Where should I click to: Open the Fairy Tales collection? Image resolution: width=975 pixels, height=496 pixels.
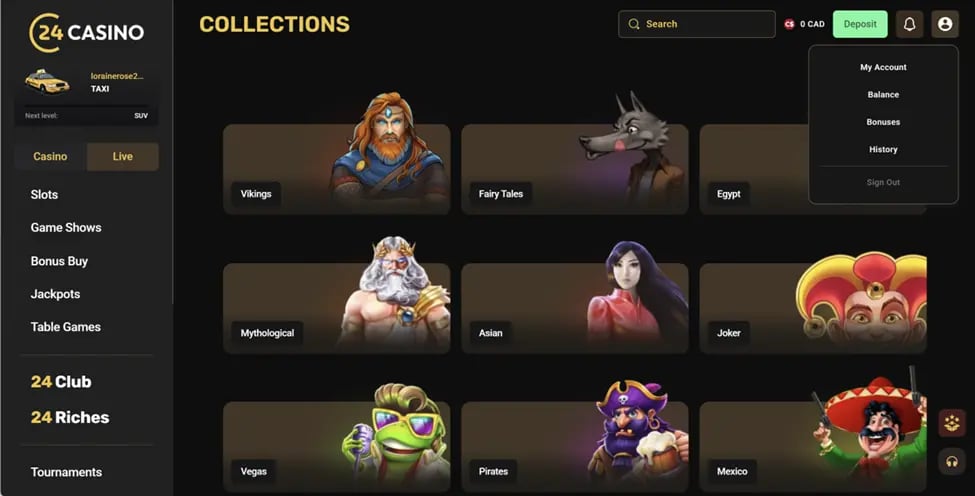click(574, 169)
